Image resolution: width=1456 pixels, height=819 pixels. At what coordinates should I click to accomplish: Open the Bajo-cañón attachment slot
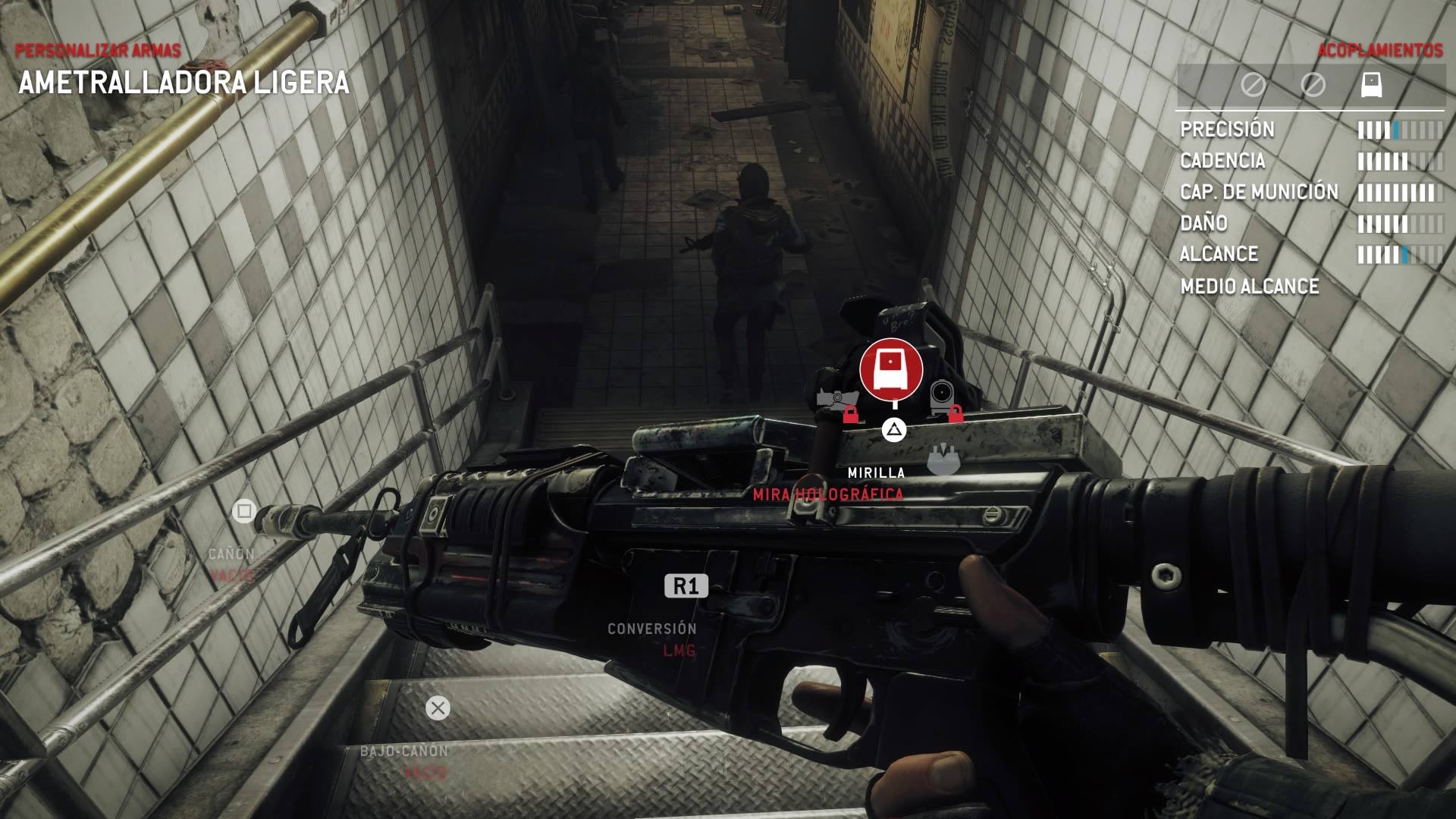click(438, 708)
